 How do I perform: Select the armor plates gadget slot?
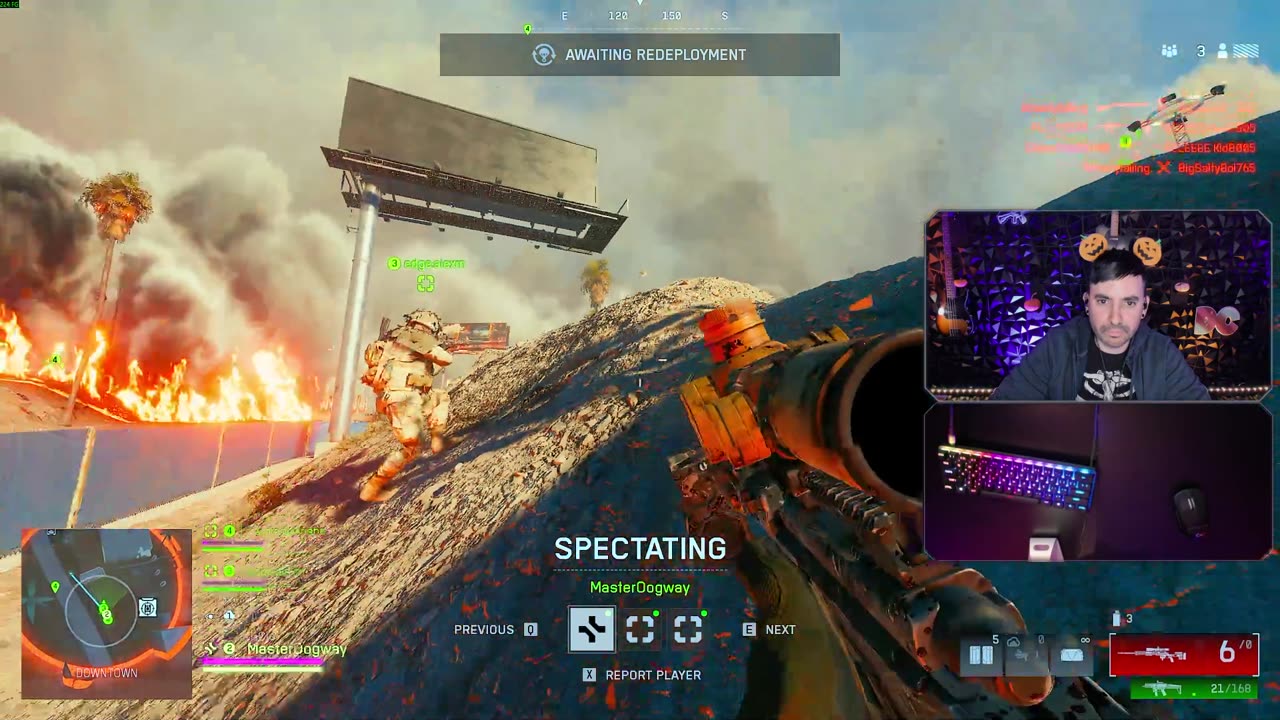(981, 655)
